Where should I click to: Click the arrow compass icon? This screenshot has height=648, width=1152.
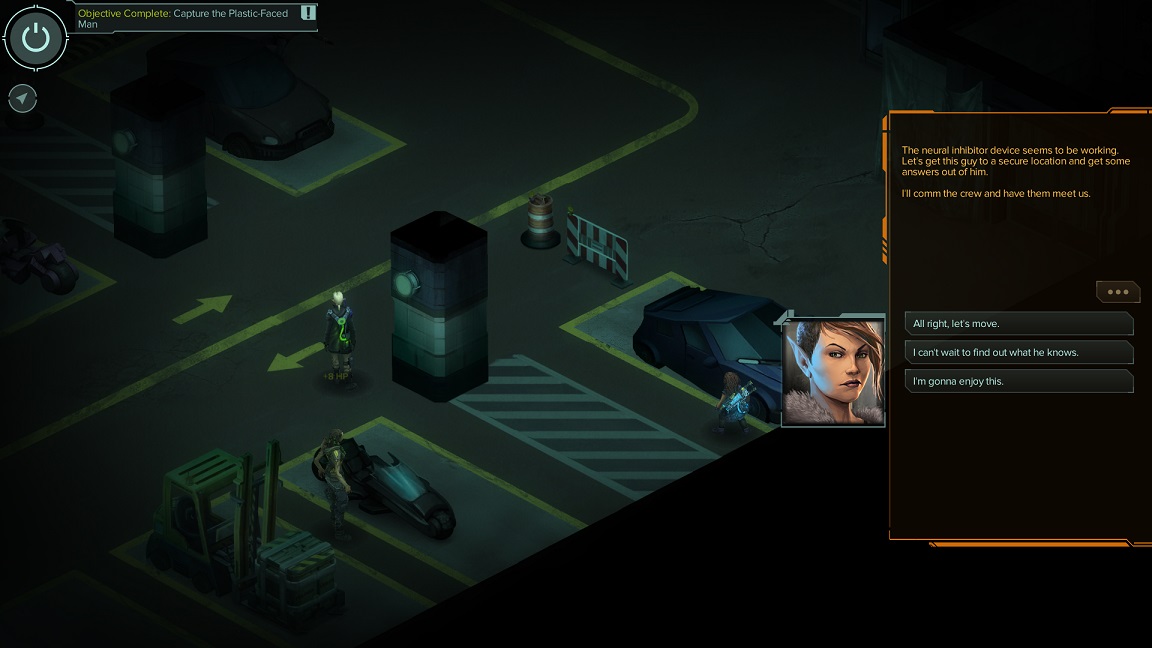click(22, 98)
